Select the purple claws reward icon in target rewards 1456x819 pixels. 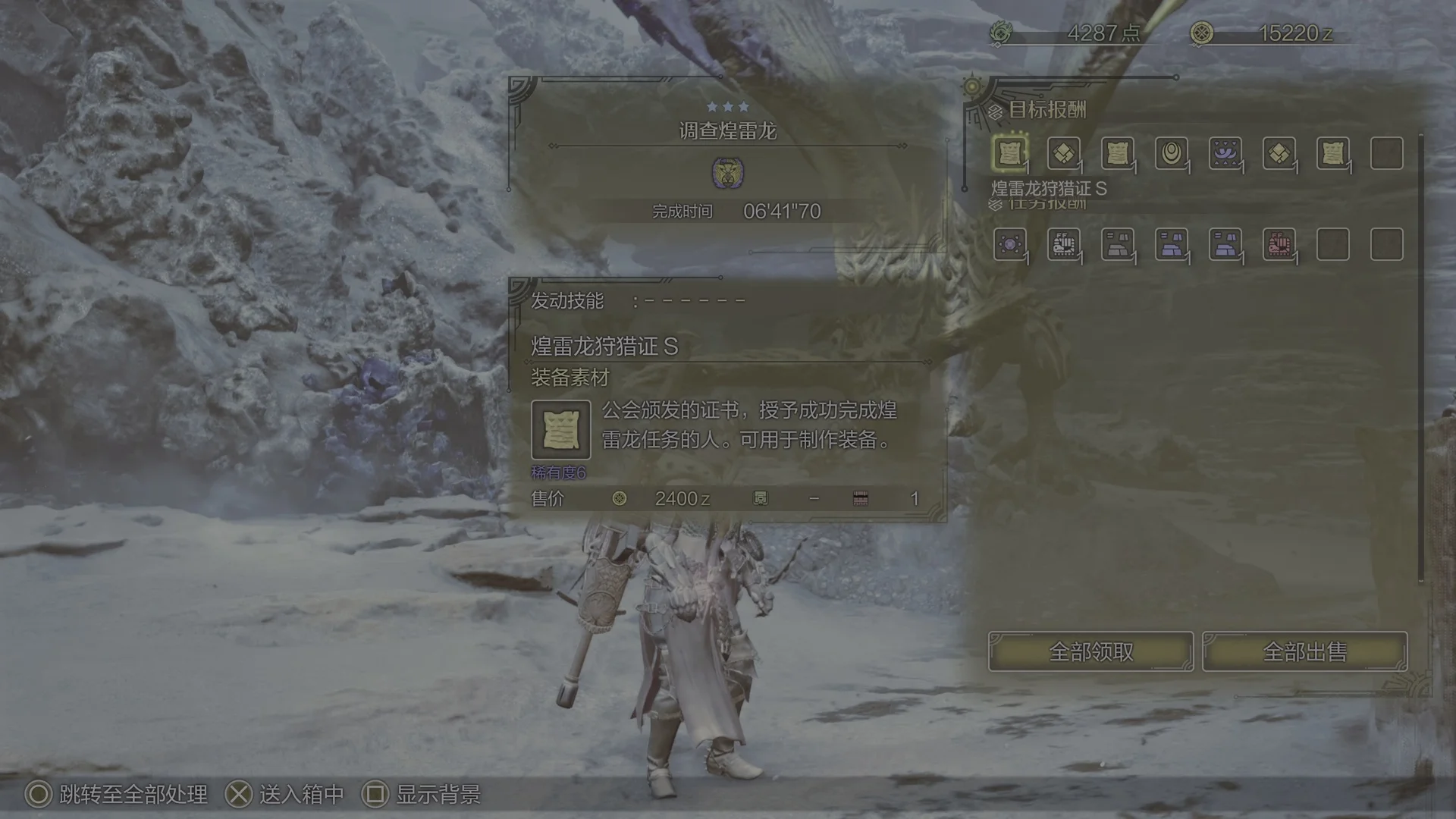[1225, 153]
